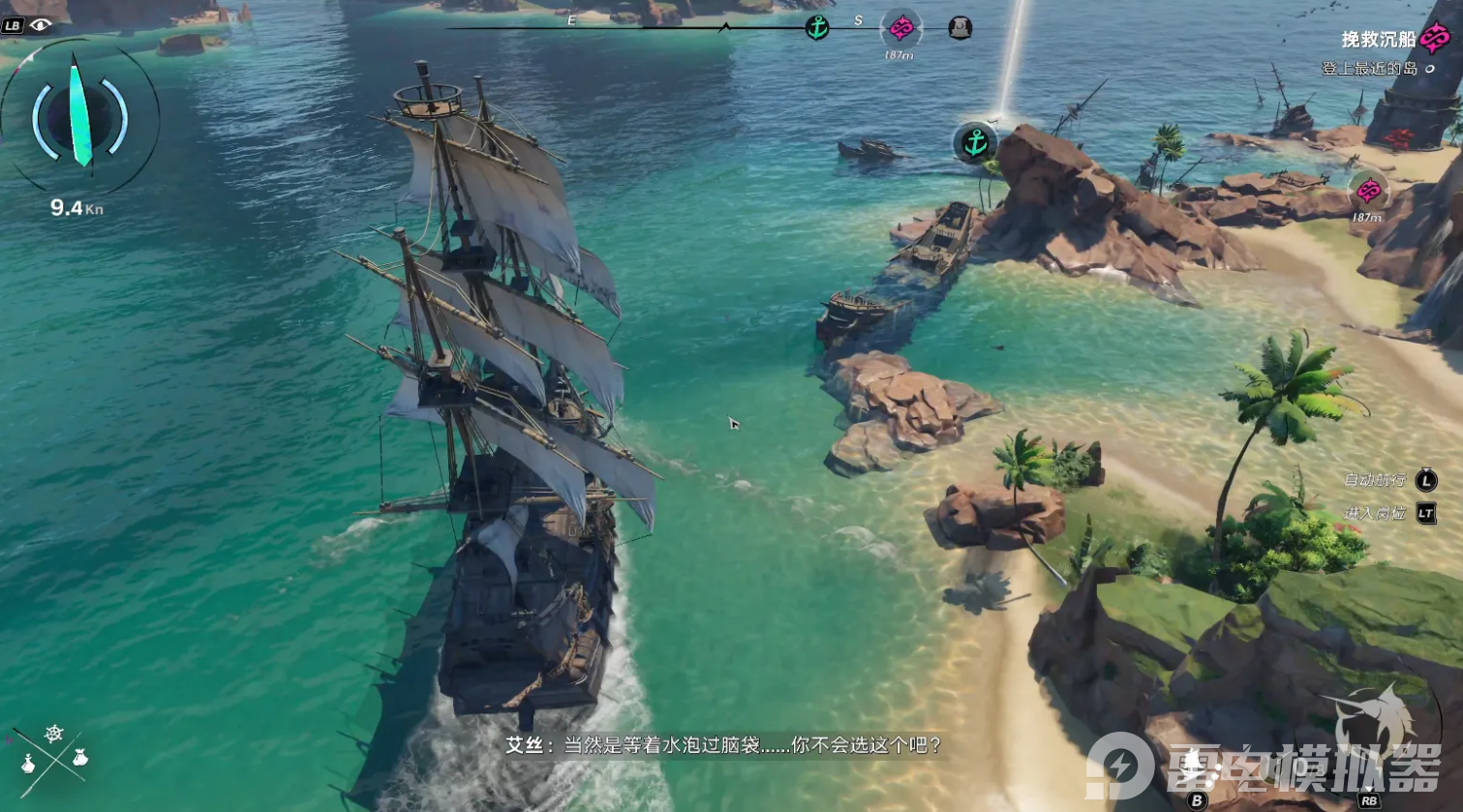Select the left pouch quick-wheel item
Image resolution: width=1463 pixels, height=812 pixels.
click(28, 764)
